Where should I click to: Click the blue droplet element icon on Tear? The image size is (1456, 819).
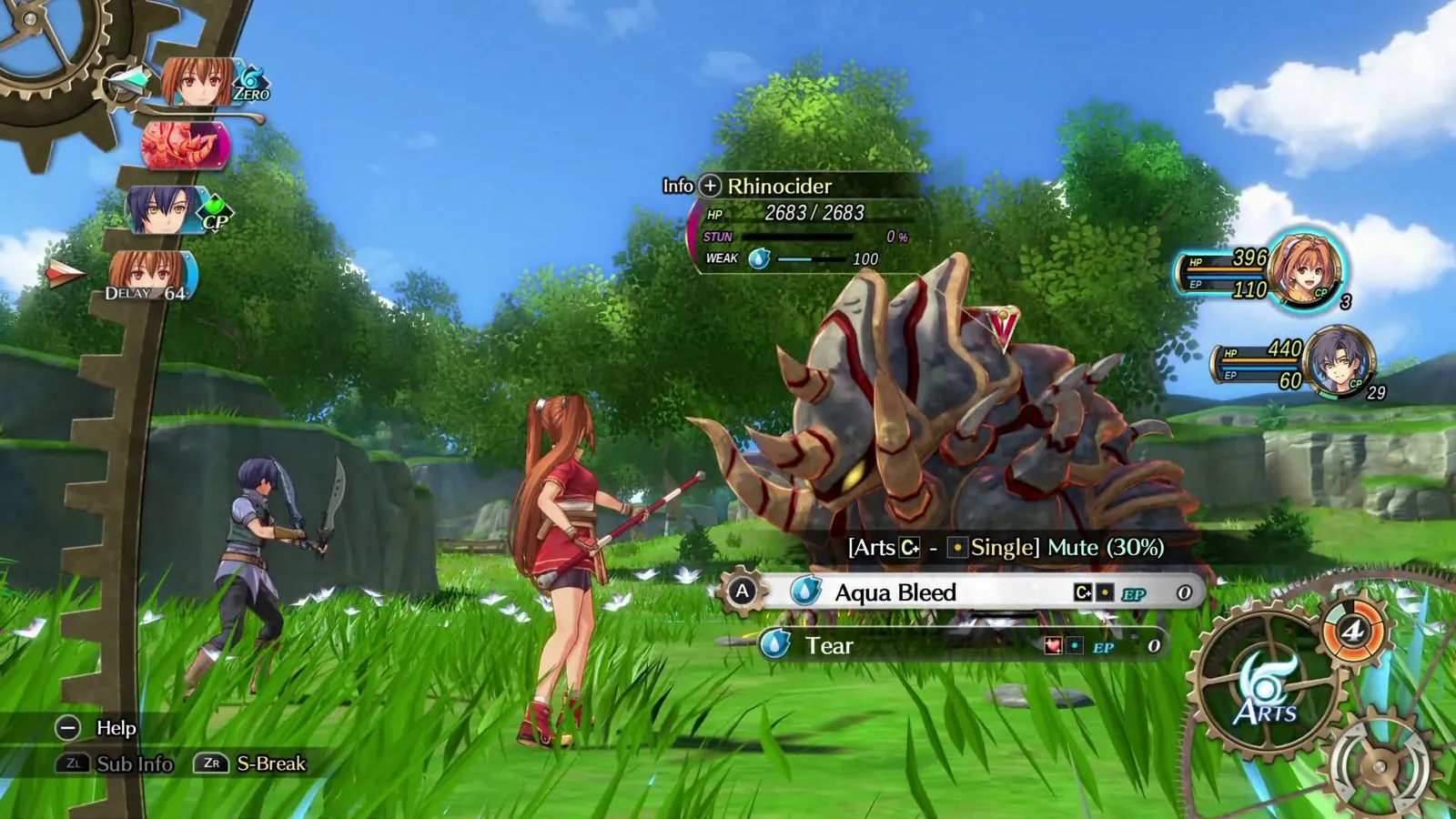click(778, 644)
